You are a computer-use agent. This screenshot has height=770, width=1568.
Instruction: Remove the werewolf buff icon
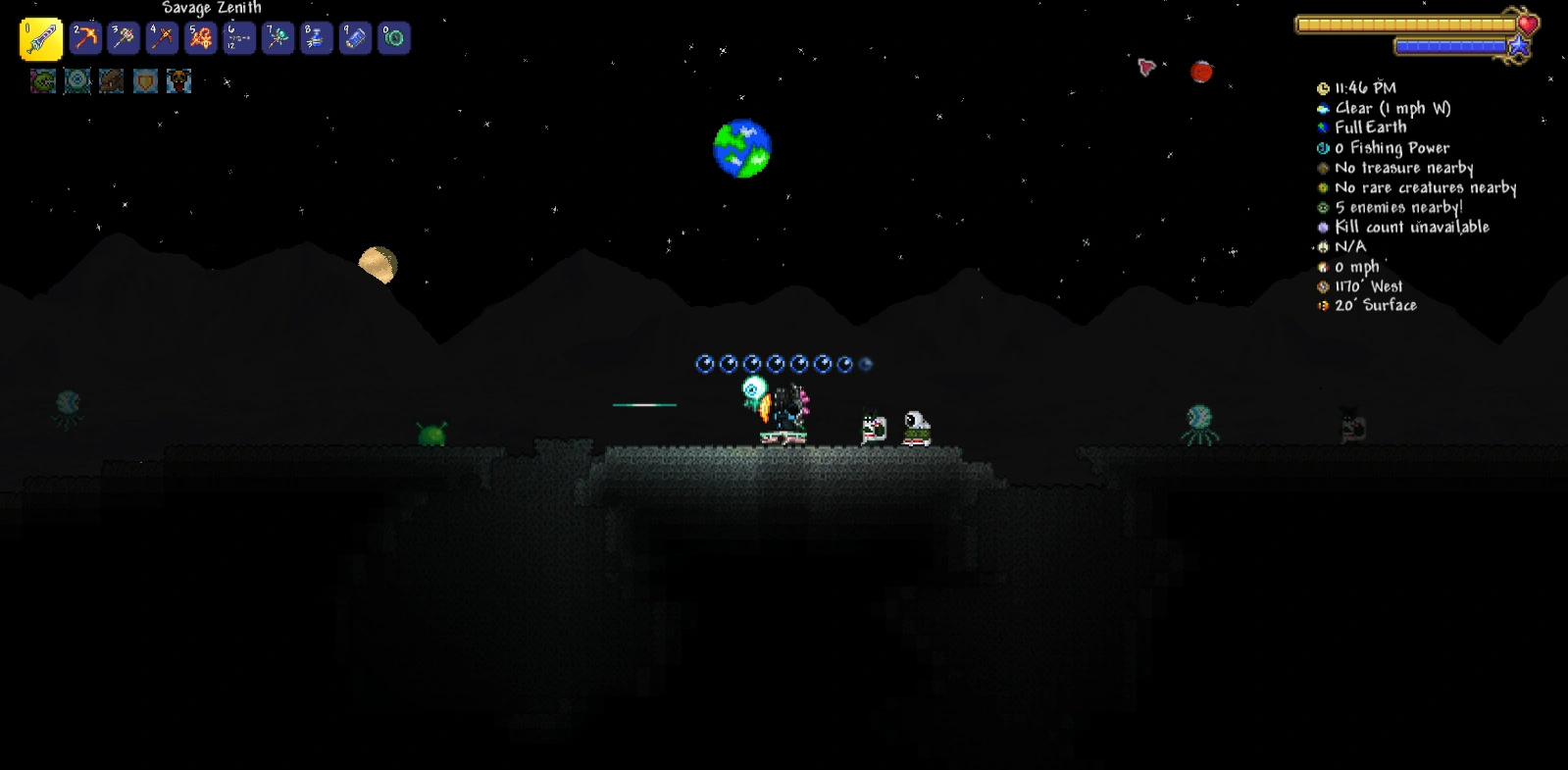click(111, 81)
